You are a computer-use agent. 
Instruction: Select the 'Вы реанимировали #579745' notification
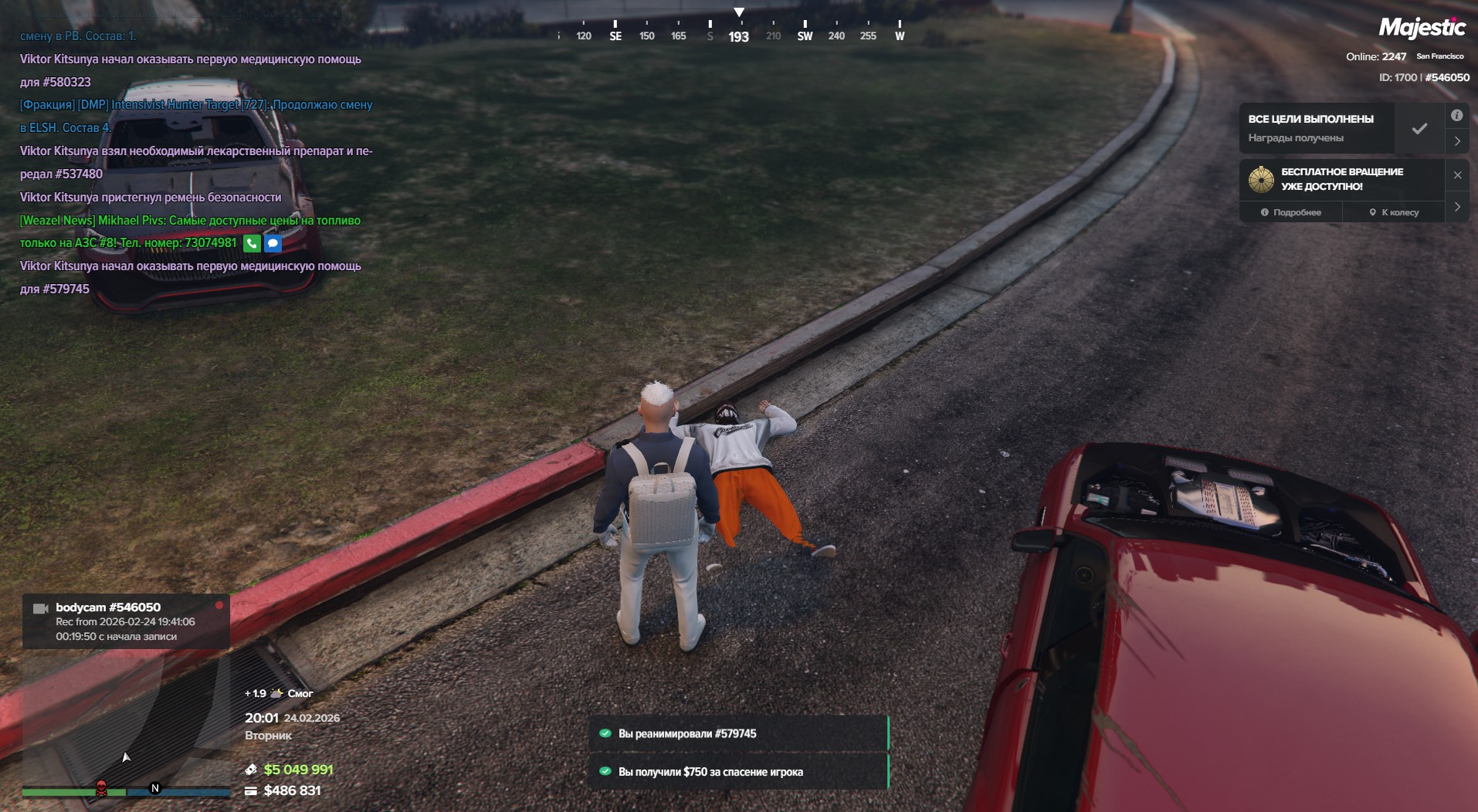(x=739, y=734)
